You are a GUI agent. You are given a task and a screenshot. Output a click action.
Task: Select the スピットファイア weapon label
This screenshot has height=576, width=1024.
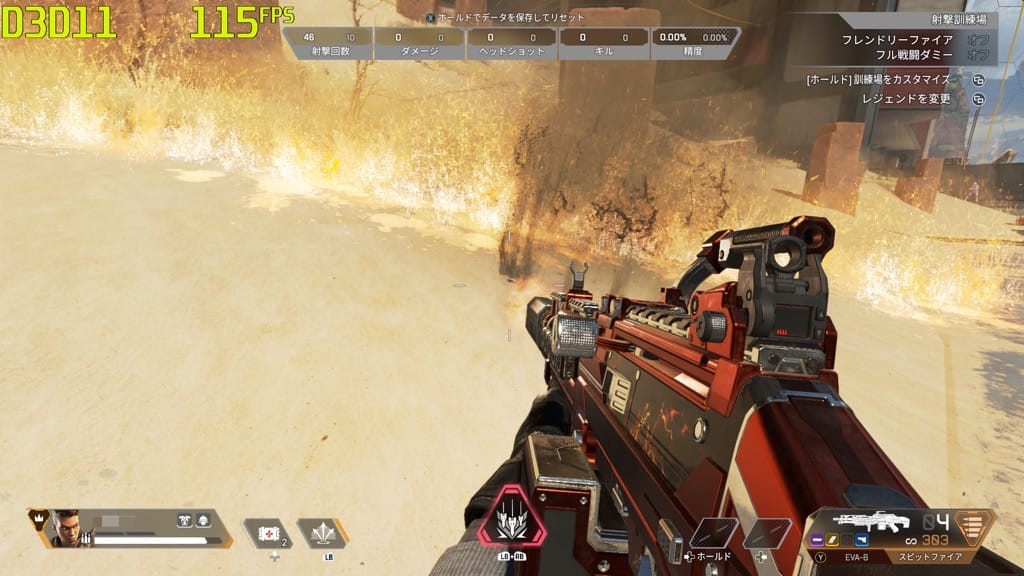coord(929,555)
